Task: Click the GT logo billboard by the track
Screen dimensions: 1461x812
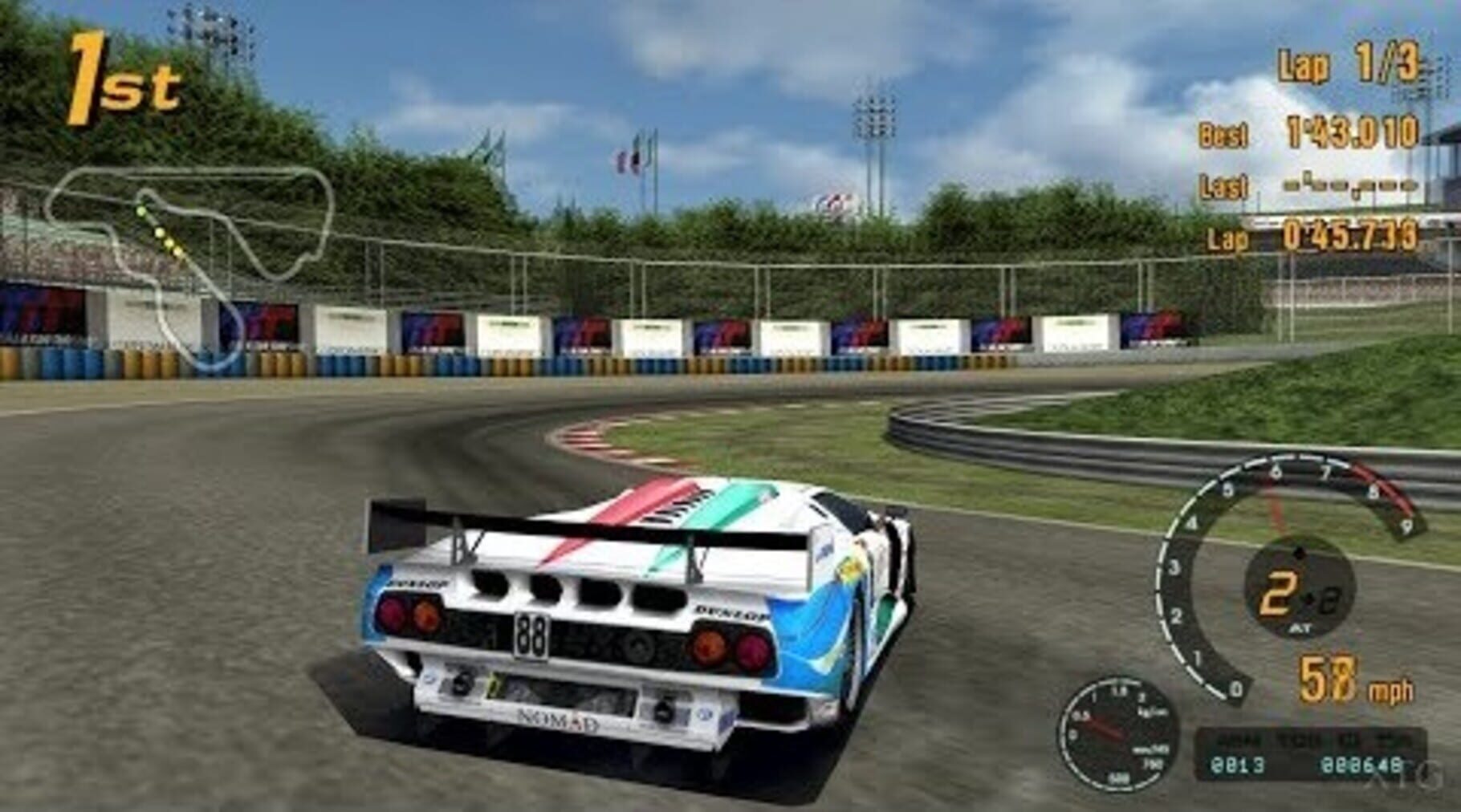Action: 514,333
